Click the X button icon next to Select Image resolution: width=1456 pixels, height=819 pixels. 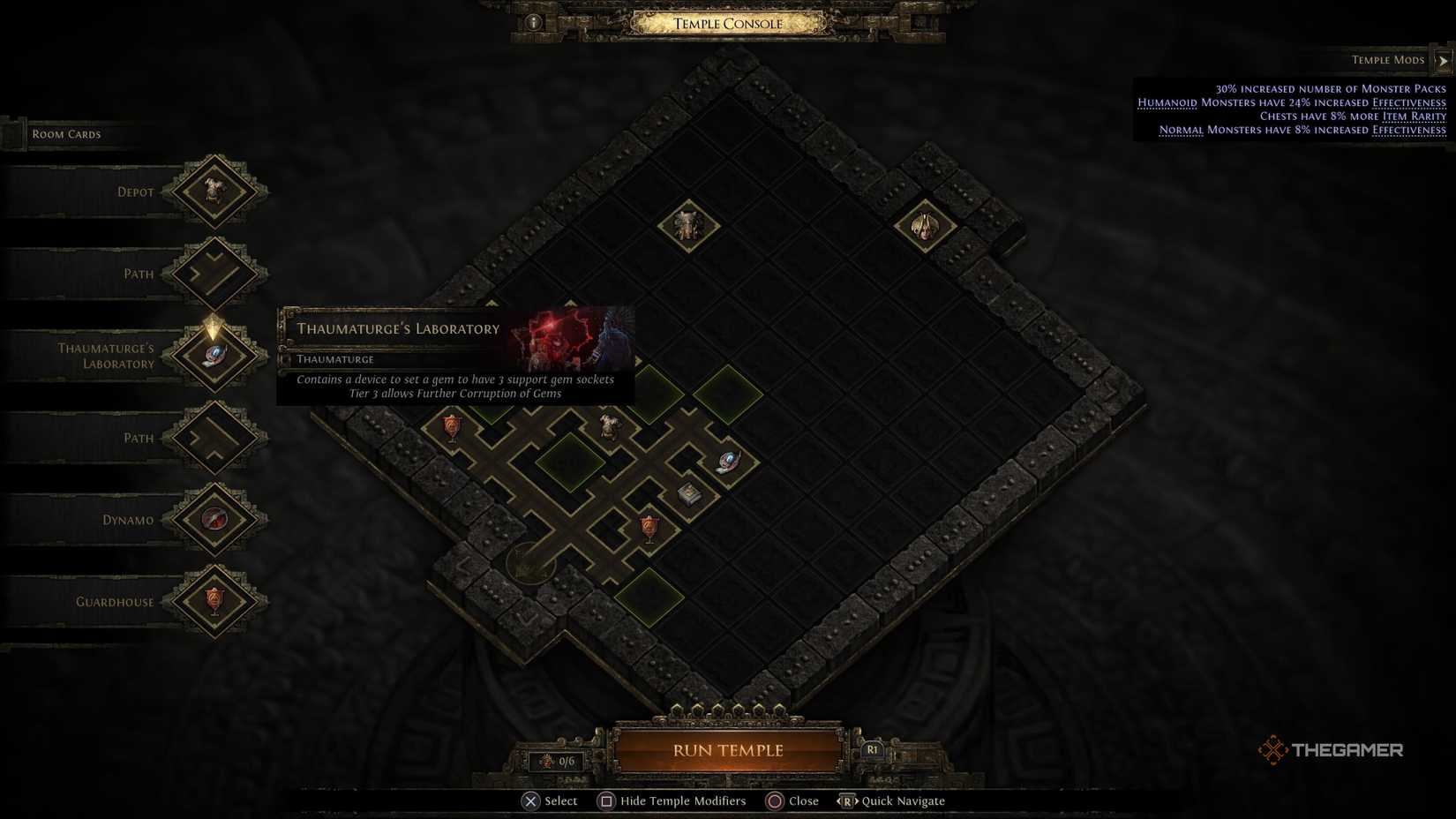pos(530,800)
